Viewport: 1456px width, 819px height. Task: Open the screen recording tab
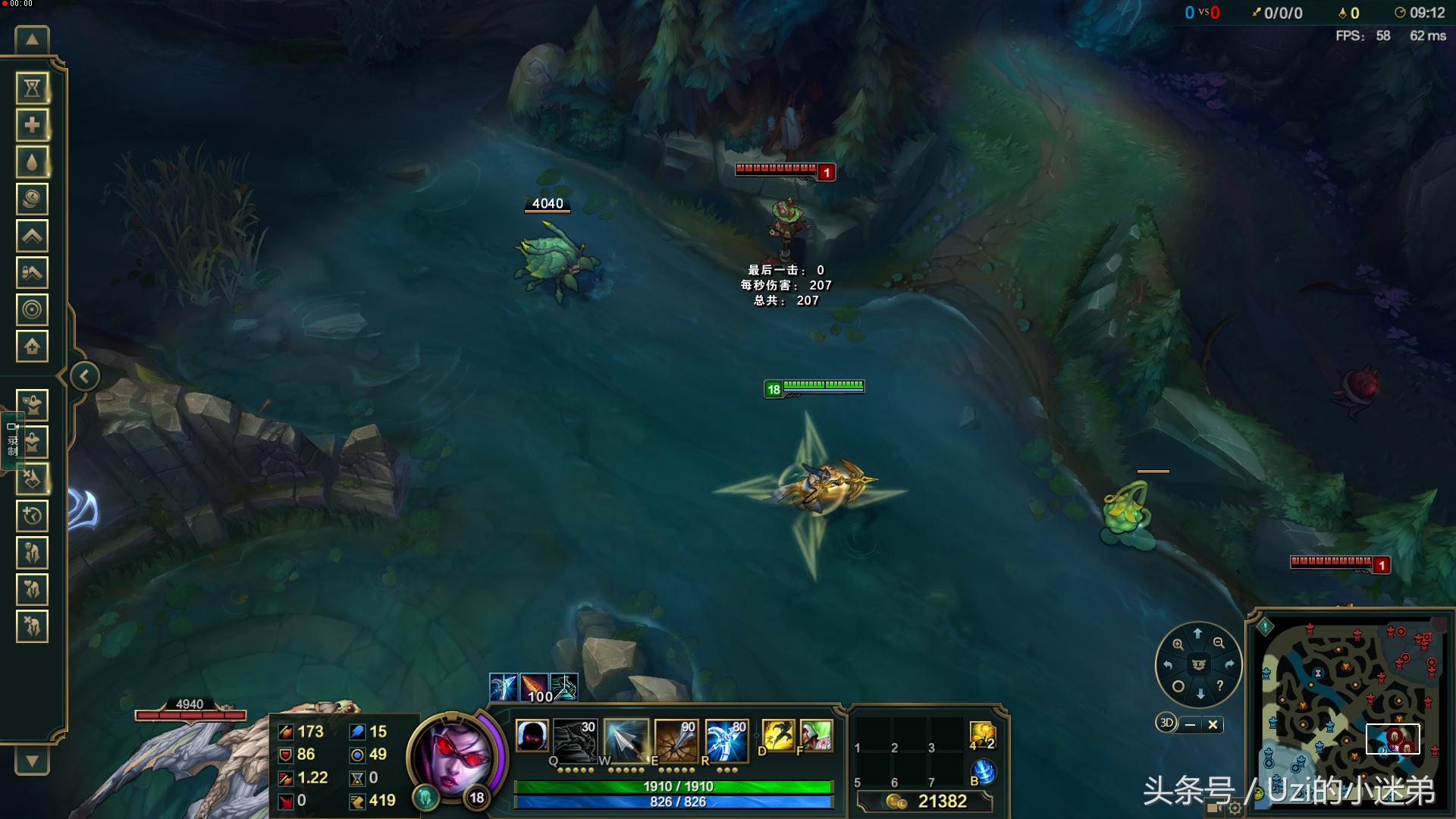pyautogui.click(x=12, y=440)
